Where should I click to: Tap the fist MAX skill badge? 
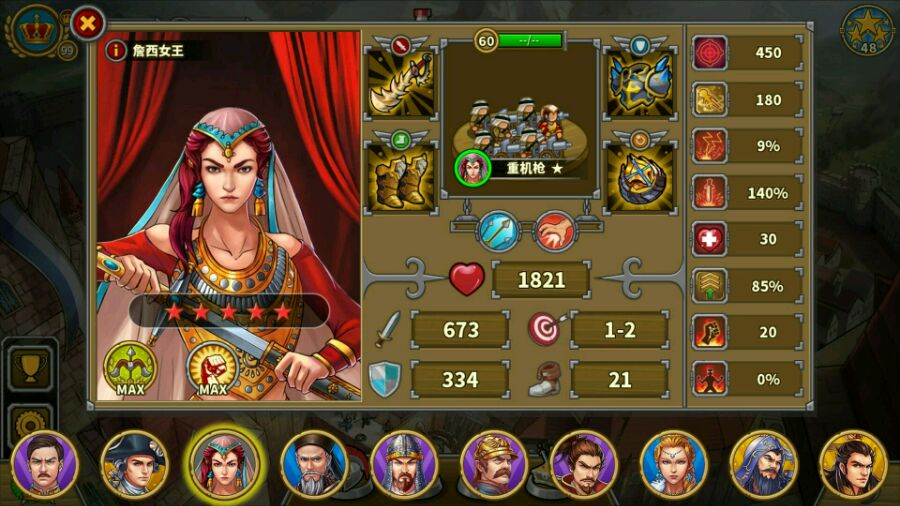coord(212,367)
